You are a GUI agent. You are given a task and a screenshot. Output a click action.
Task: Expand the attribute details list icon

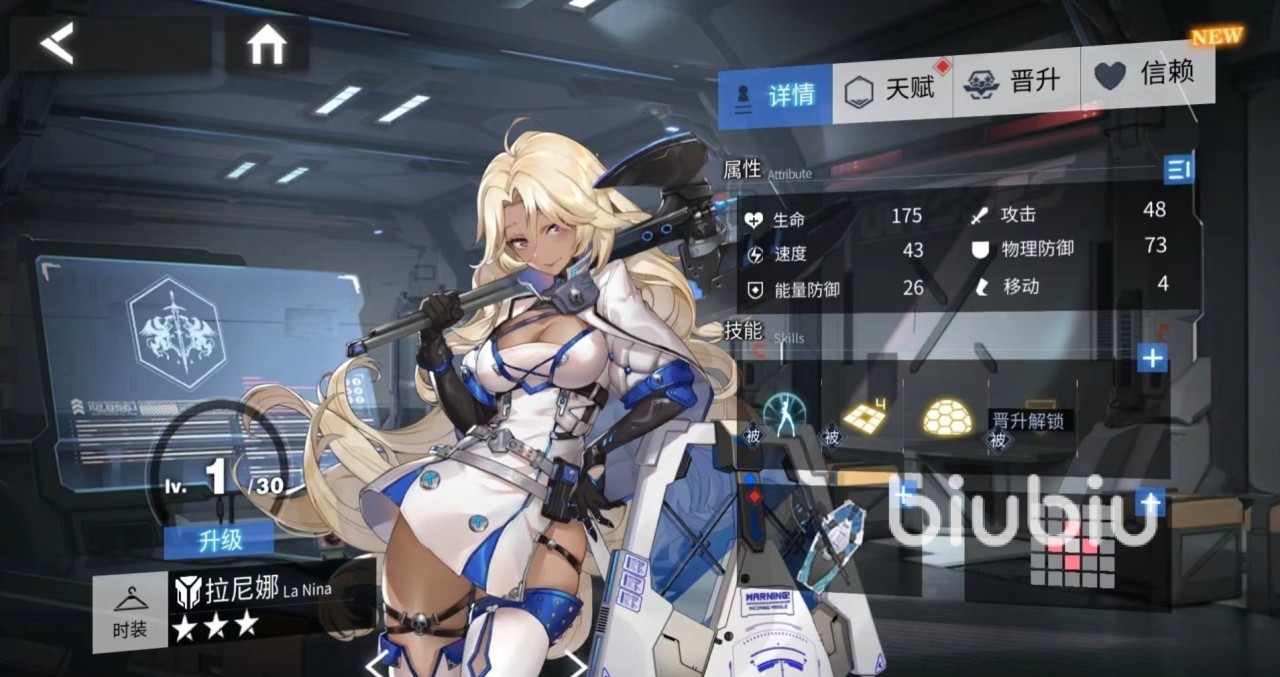[x=1179, y=169]
